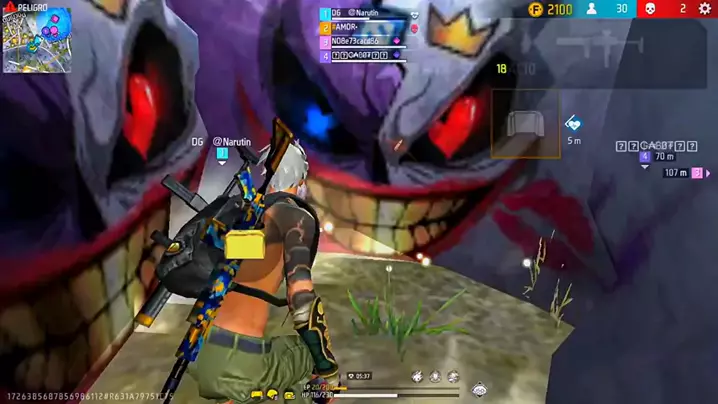
Task: Pick up the loot item in orange box
Action: [x=525, y=124]
